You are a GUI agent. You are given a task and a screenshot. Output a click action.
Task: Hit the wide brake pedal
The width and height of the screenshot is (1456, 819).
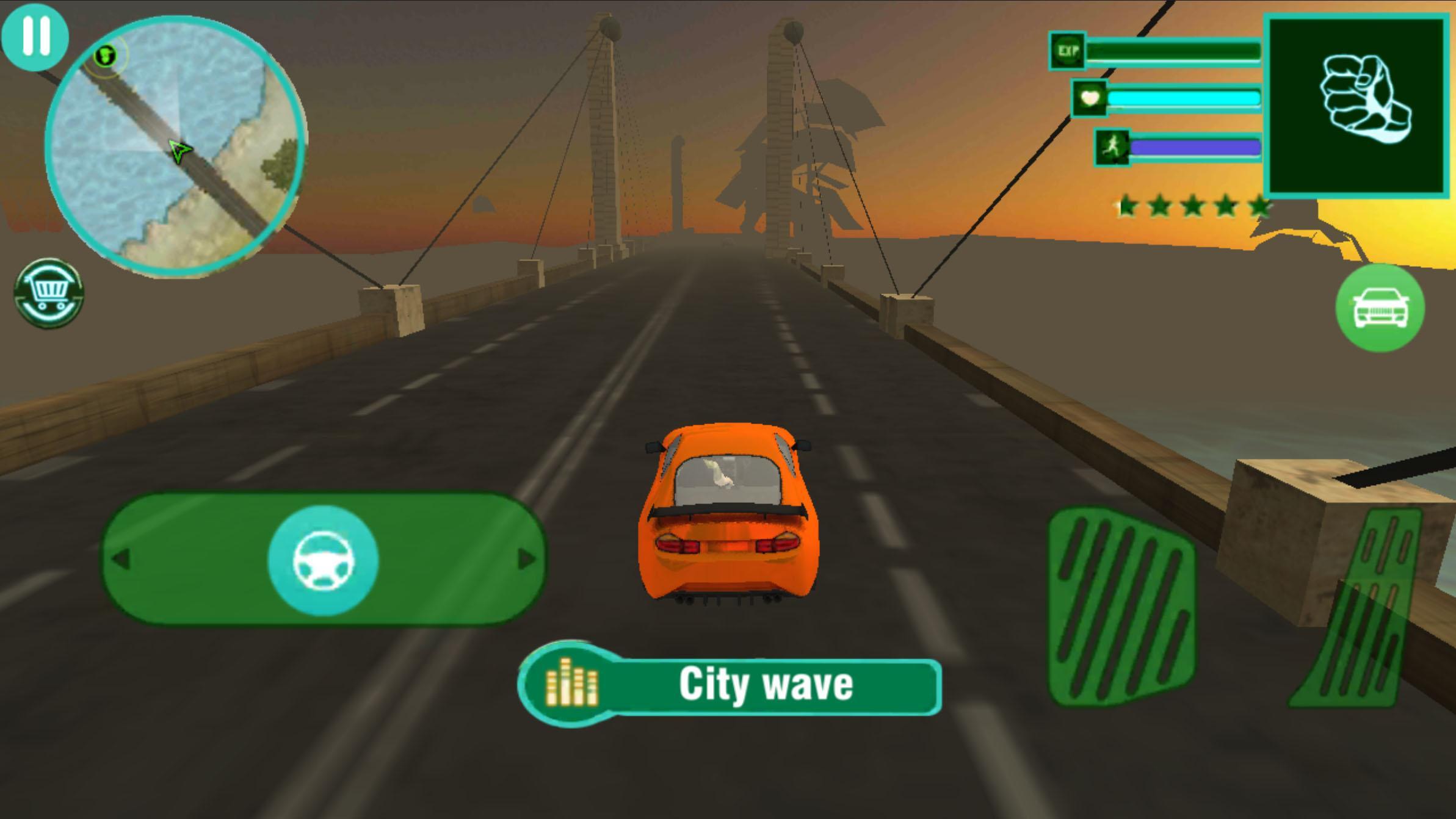click(1121, 607)
